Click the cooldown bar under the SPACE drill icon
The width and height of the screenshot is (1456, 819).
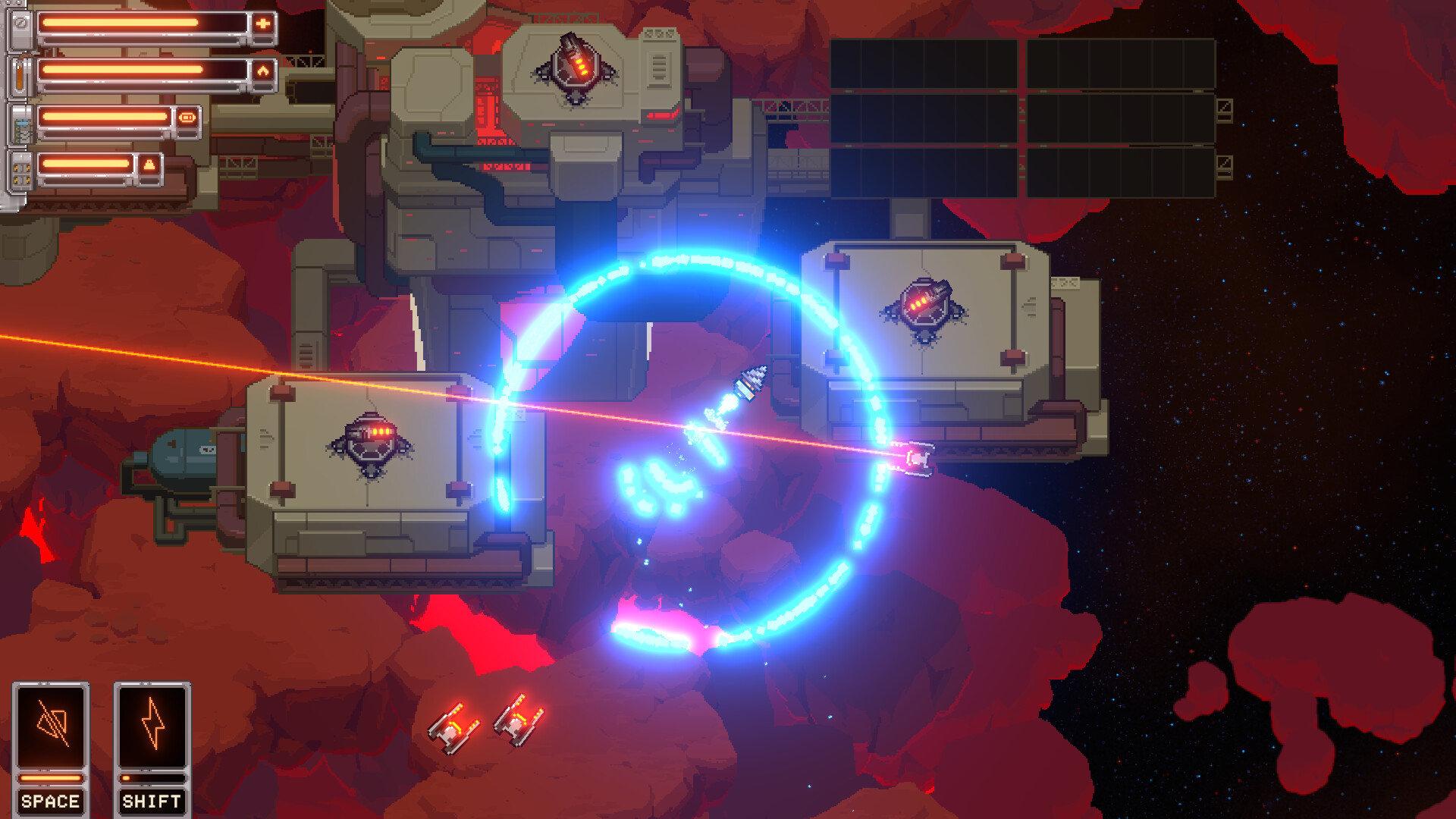51,778
